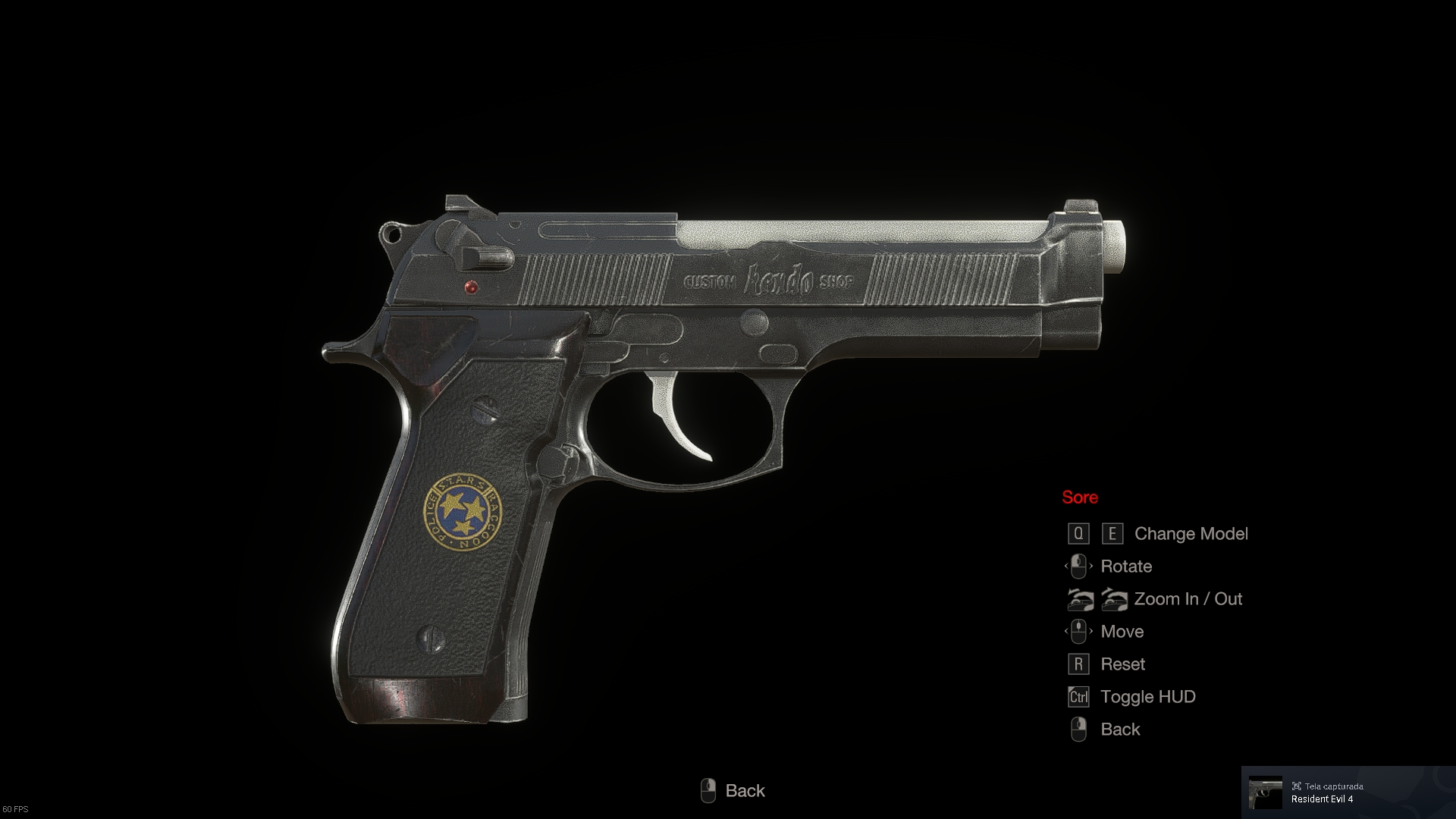The image size is (1456, 819).
Task: Click the standalone Back button outside controls list
Action: pos(733,790)
